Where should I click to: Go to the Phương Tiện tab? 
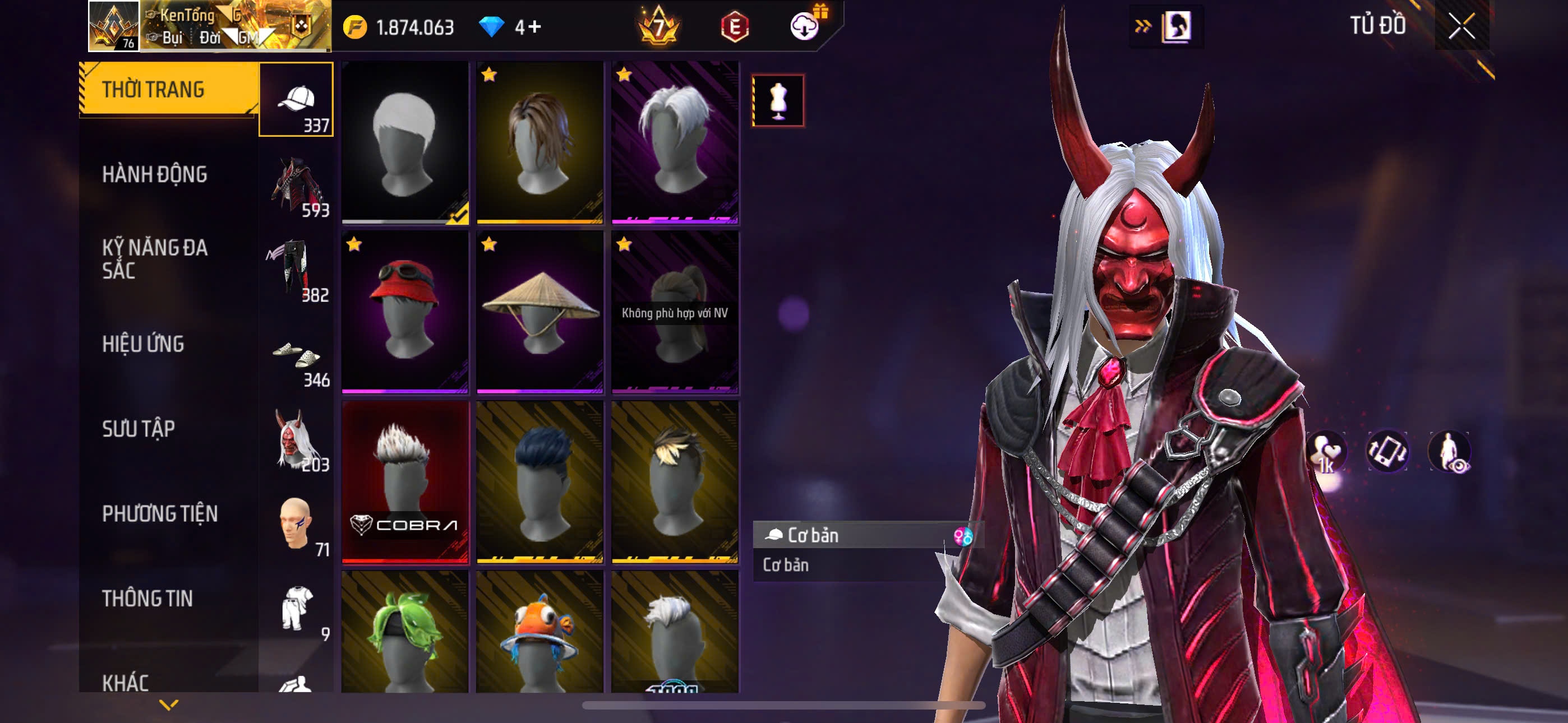click(159, 513)
